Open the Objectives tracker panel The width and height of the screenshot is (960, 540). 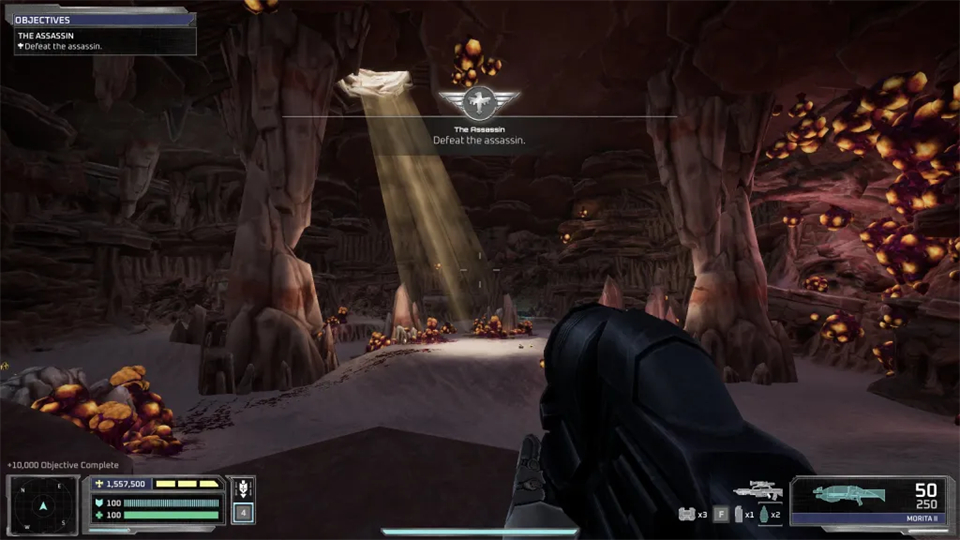point(98,19)
